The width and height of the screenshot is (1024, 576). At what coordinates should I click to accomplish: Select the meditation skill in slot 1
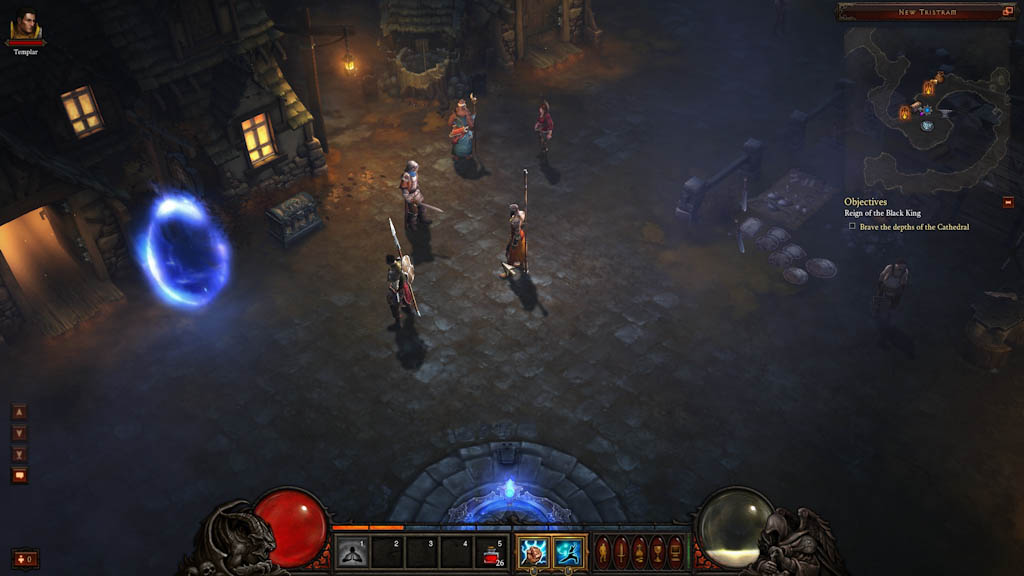click(351, 552)
